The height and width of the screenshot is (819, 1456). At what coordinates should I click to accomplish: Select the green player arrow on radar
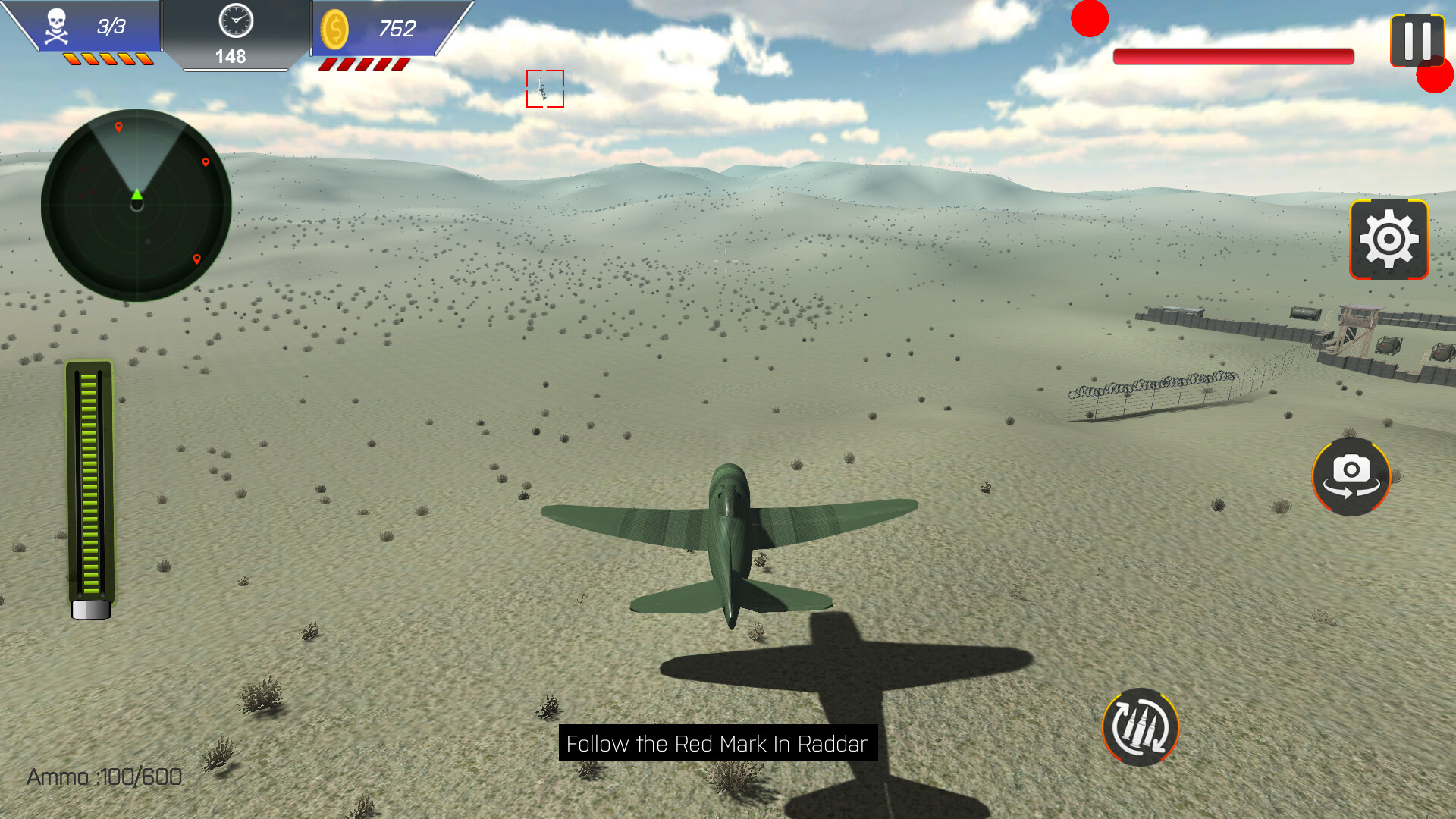point(137,196)
